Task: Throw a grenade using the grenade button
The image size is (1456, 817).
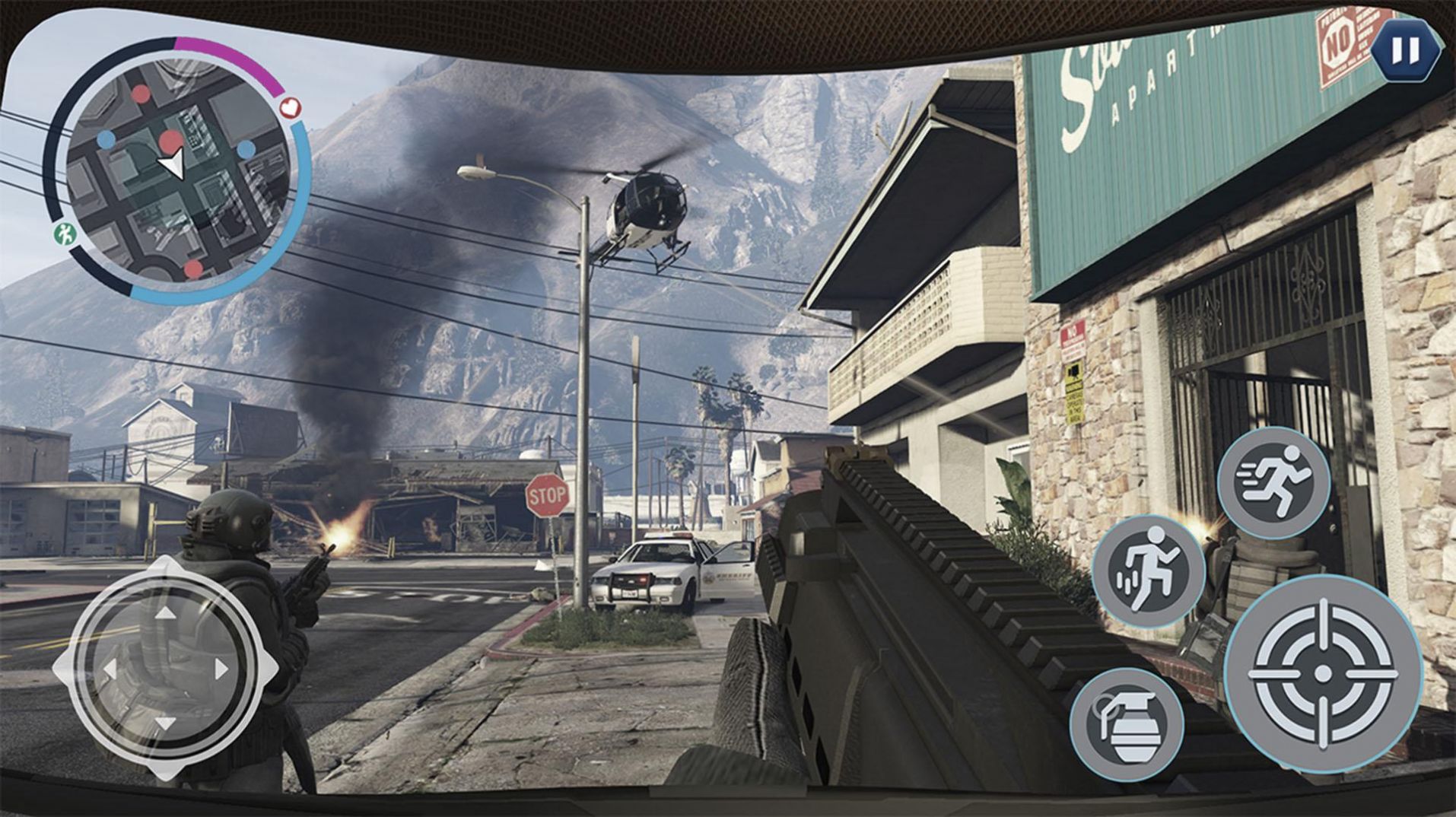Action: (x=1127, y=724)
